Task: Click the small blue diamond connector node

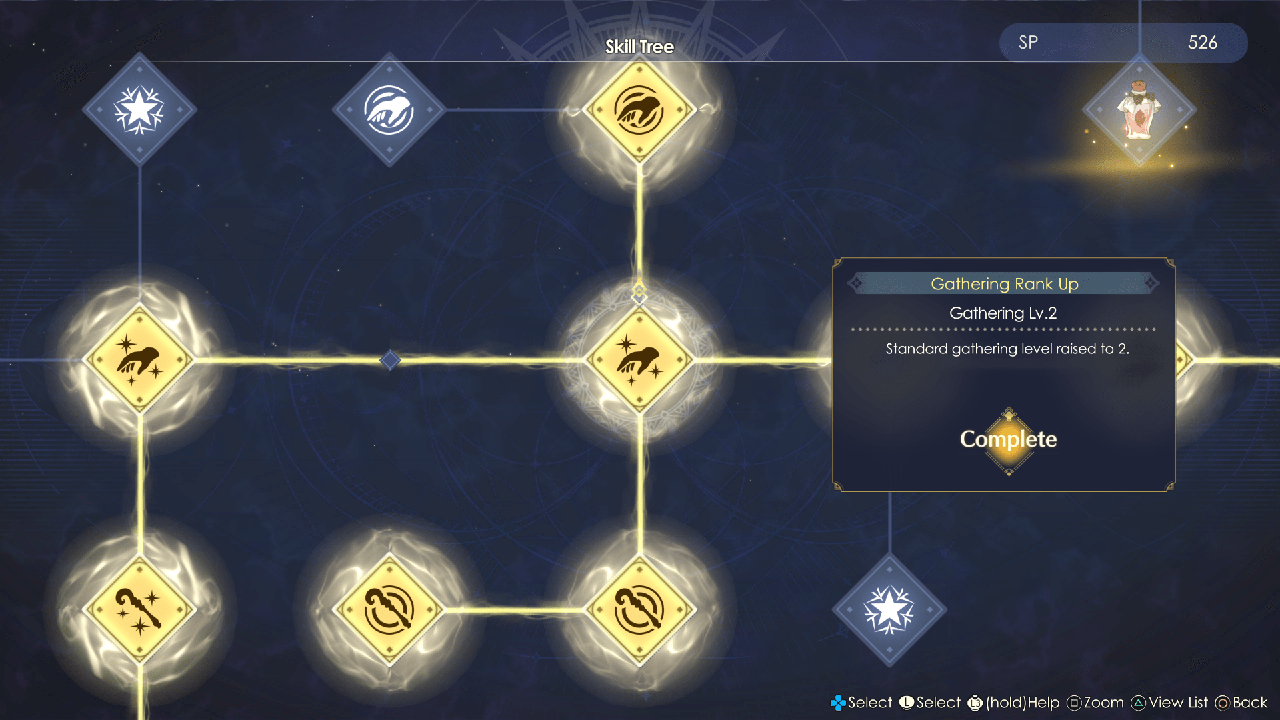Action: (390, 360)
